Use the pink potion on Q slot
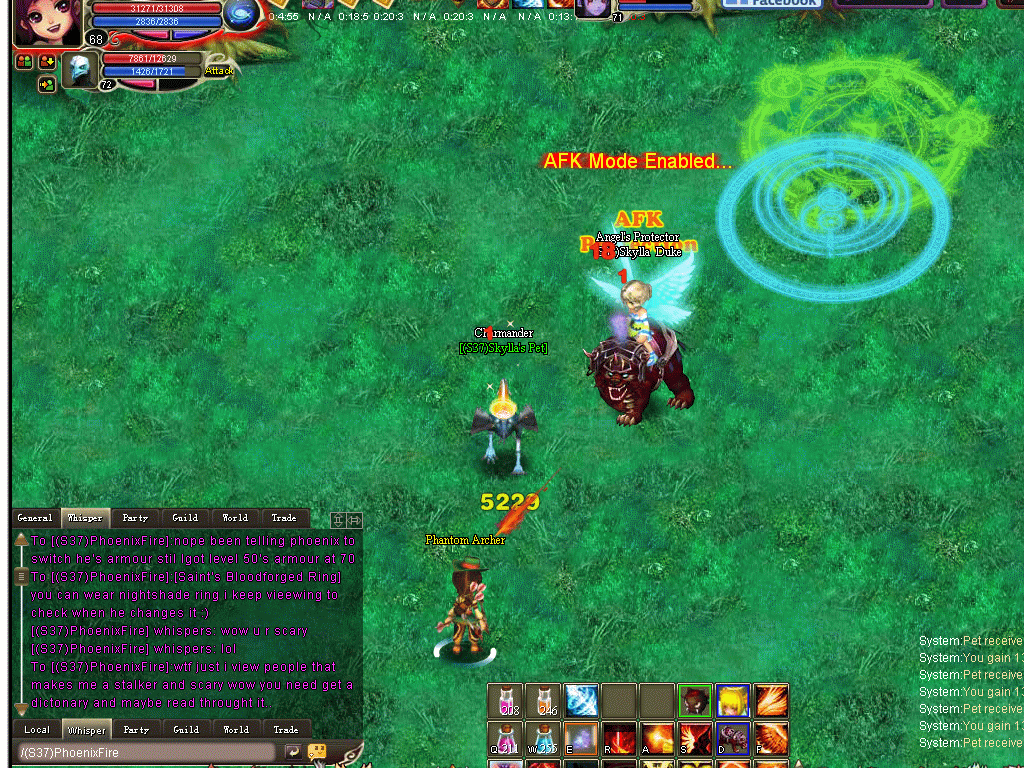 click(505, 739)
